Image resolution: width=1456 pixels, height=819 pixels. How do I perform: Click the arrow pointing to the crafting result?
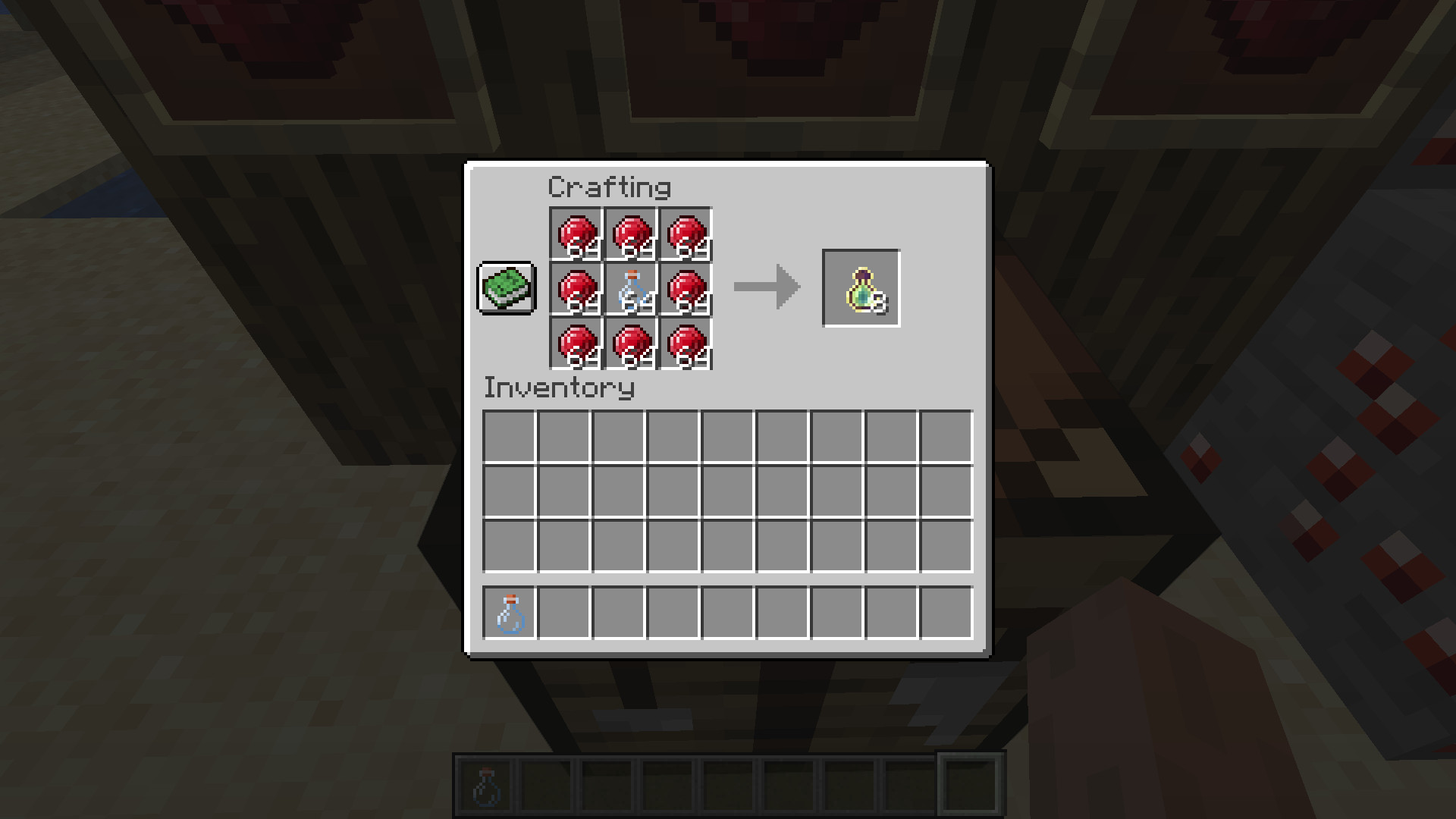click(766, 287)
